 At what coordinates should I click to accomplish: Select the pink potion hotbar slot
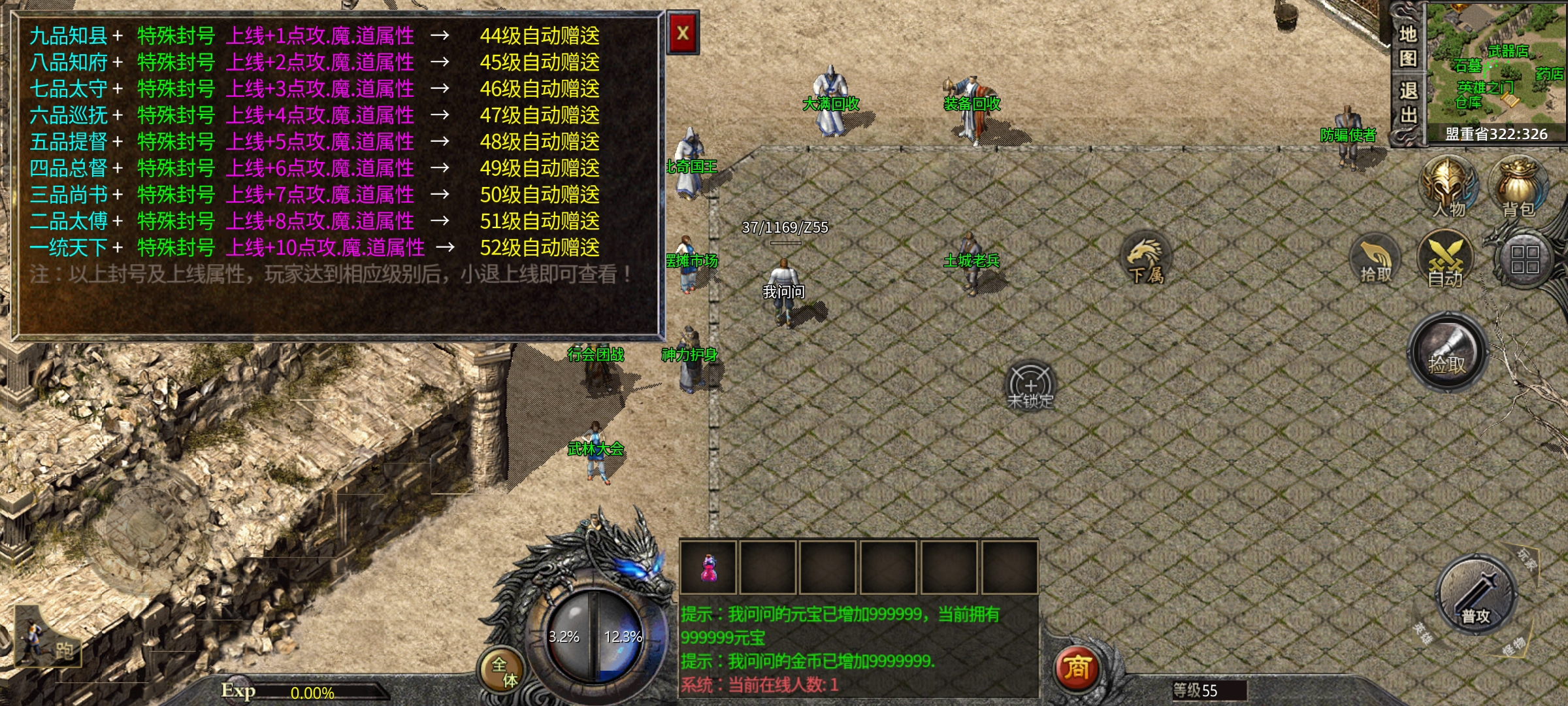(x=708, y=567)
